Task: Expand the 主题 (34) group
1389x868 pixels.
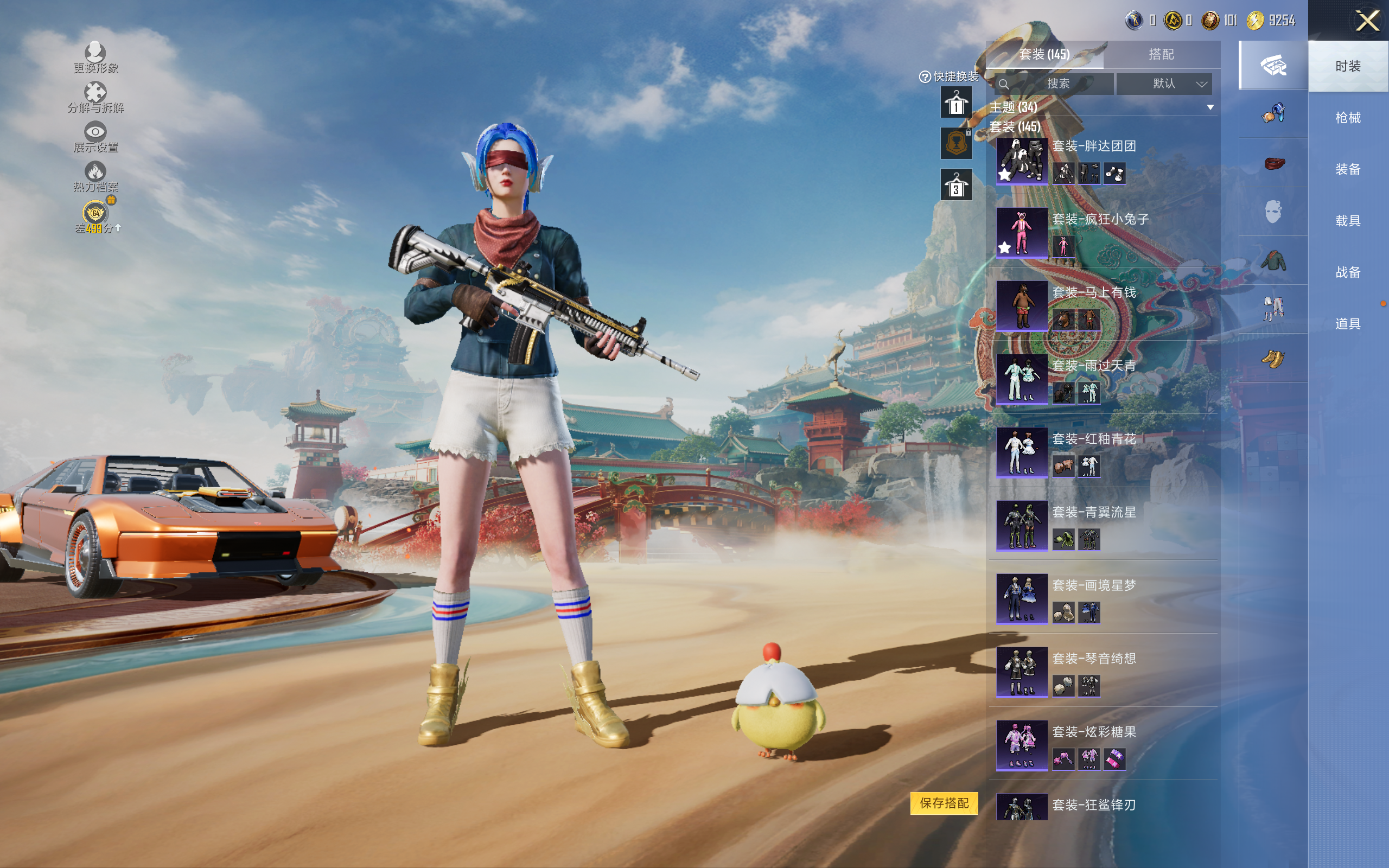Action: 1210,107
